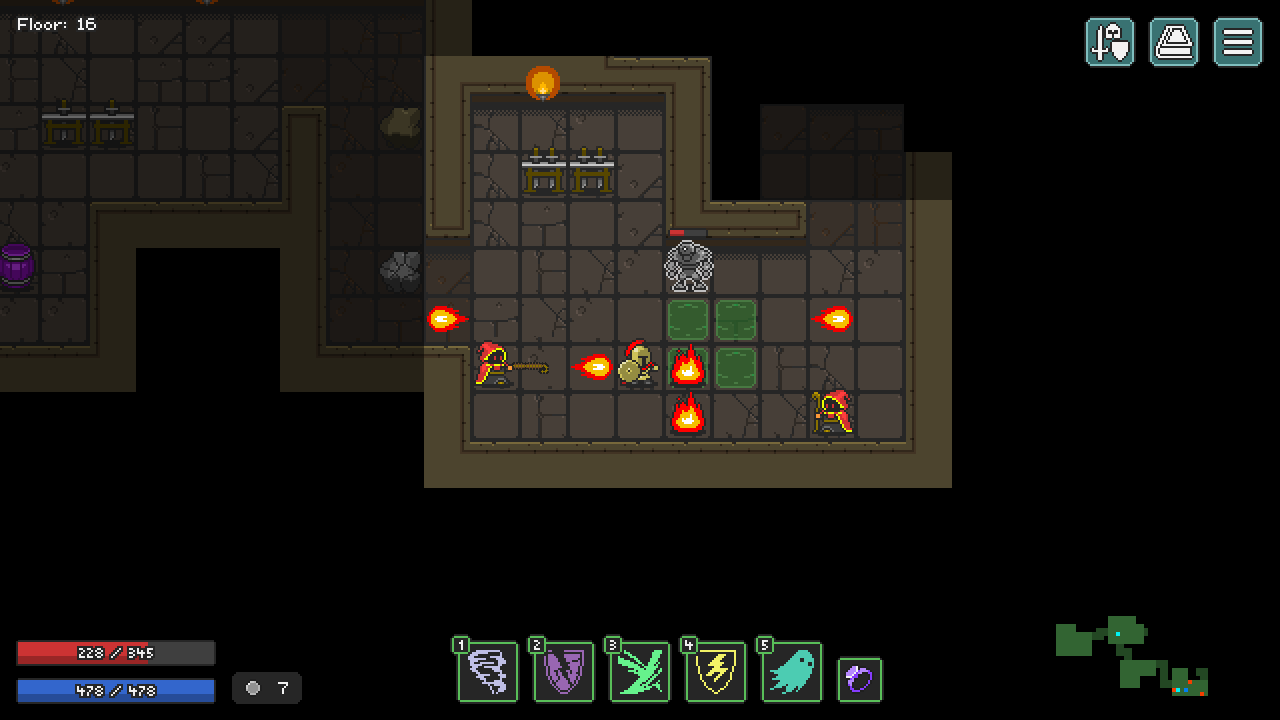Screen dimensions: 1280x720
Task: Cast the ghost summon ability in slot 5
Action: pos(791,671)
